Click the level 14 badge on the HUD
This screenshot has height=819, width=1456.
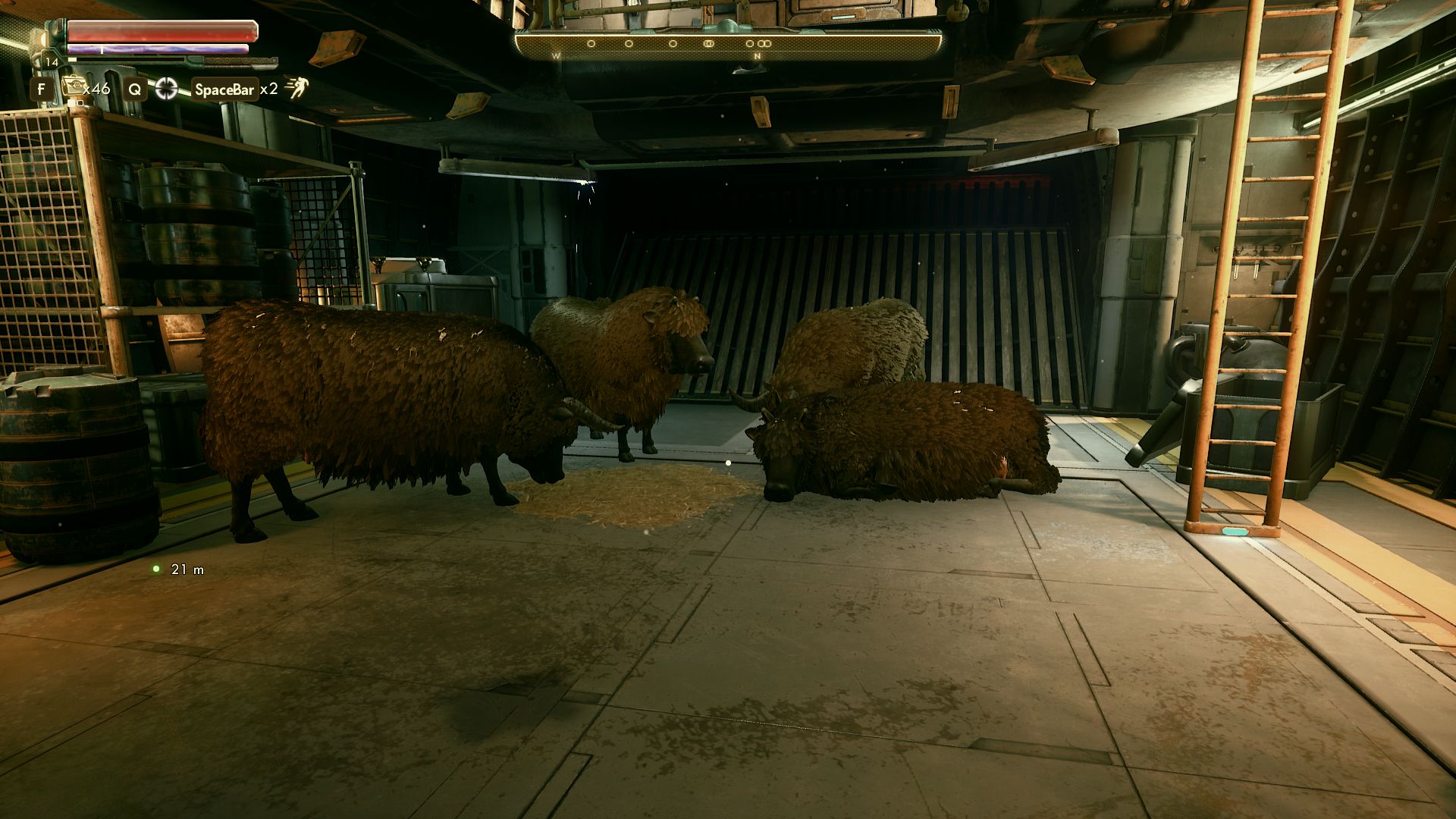52,61
